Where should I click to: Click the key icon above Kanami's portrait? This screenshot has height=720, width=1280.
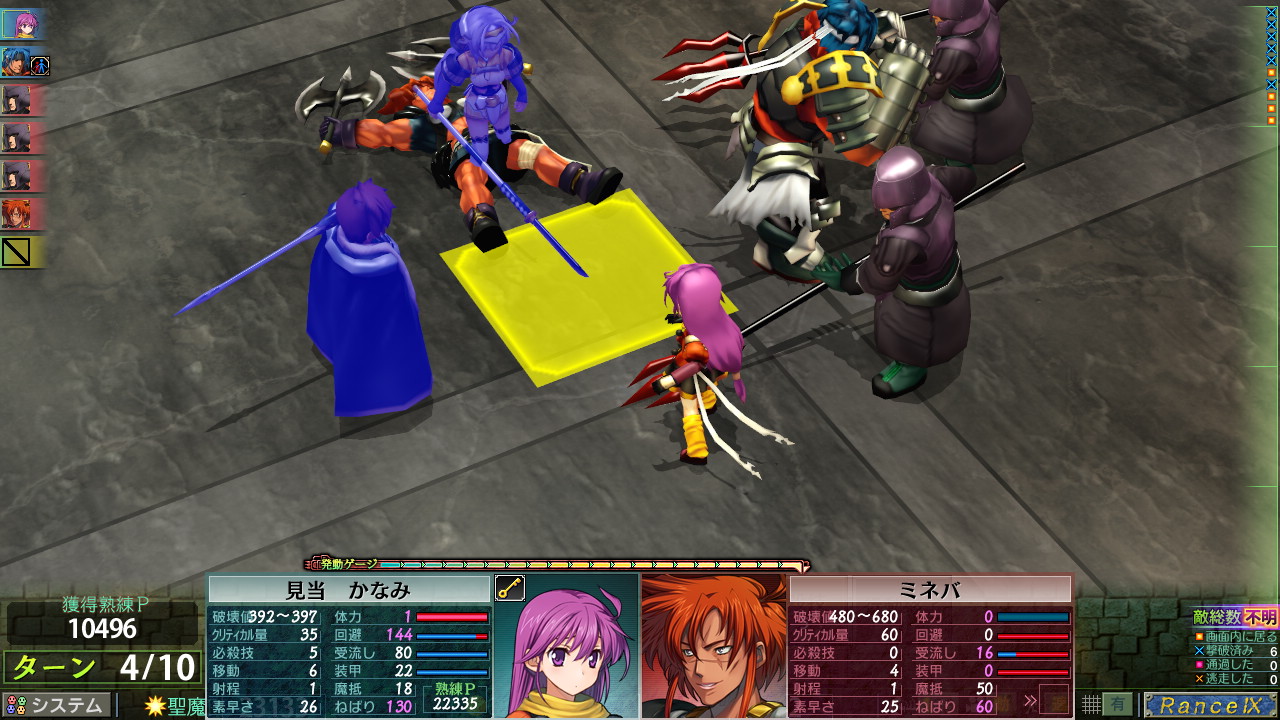click(510, 588)
